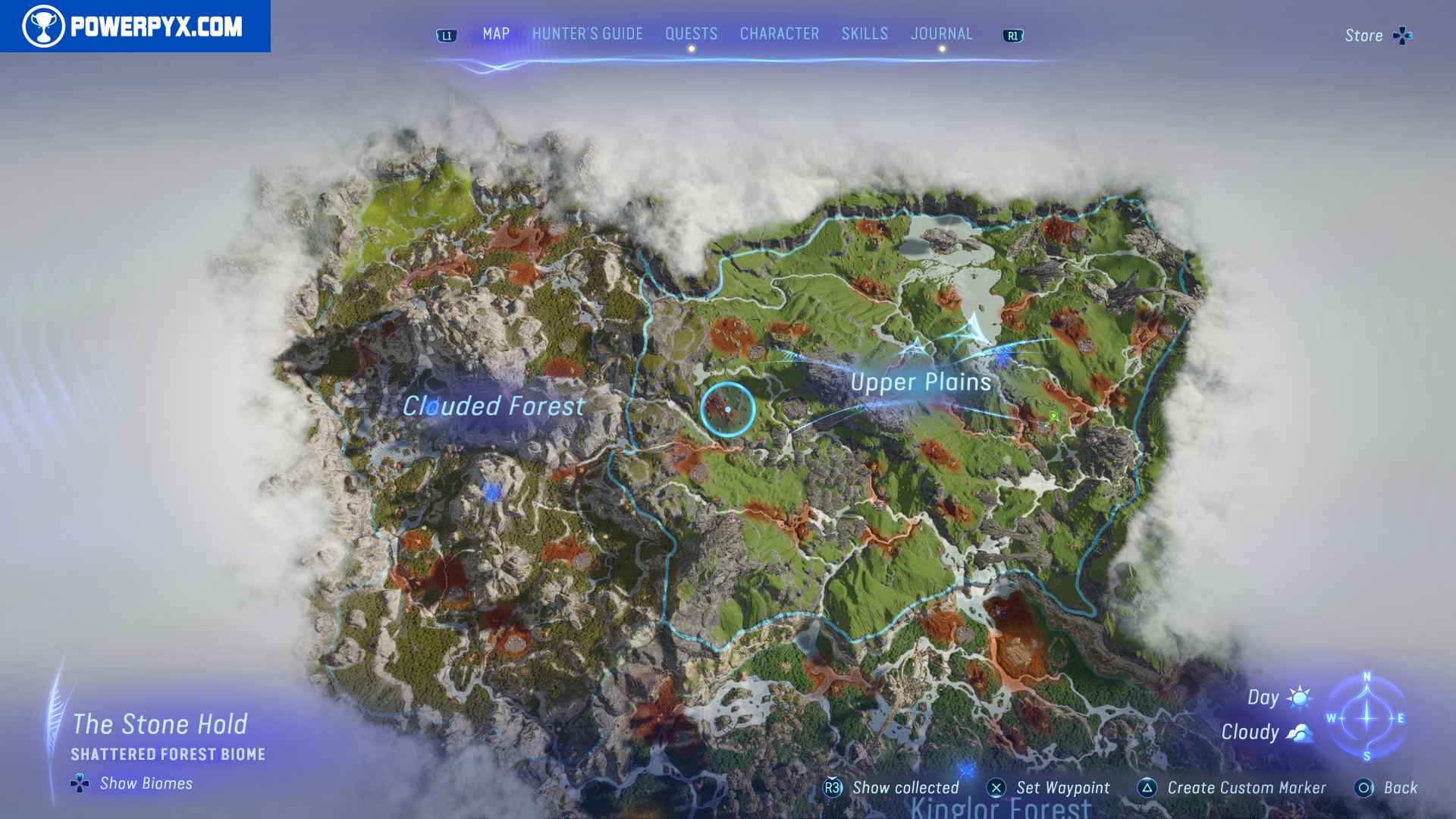The width and height of the screenshot is (1456, 819).
Task: Open the Skills screen
Action: tap(864, 33)
